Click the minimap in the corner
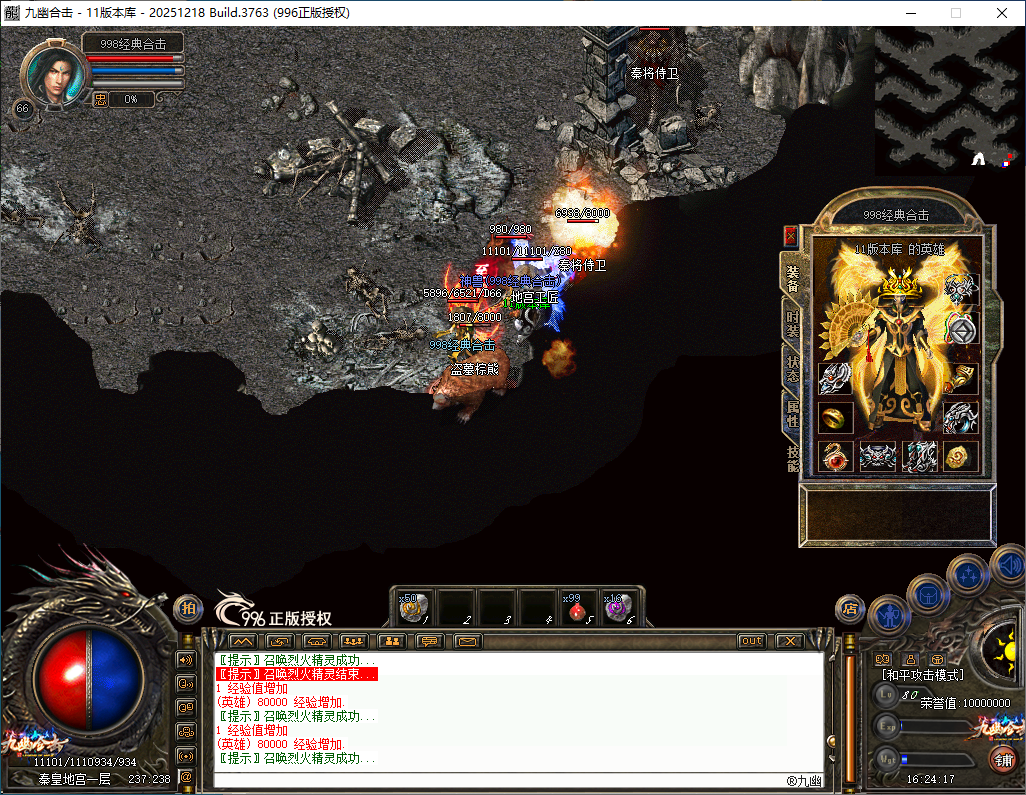Viewport: 1026px width, 795px height. coord(947,96)
